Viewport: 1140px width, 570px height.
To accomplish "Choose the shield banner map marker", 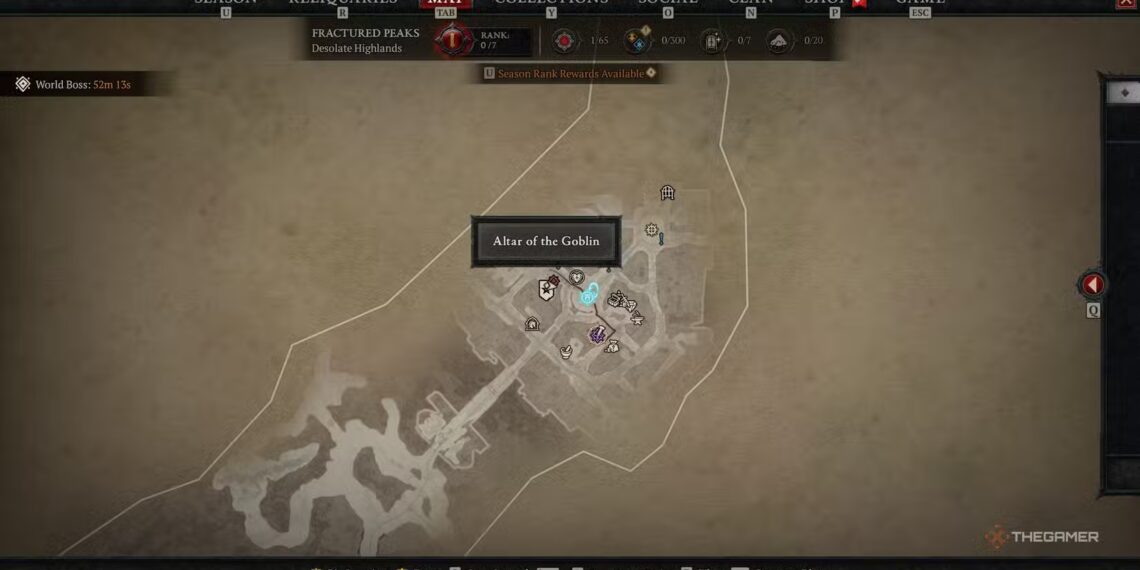I will coord(546,290).
